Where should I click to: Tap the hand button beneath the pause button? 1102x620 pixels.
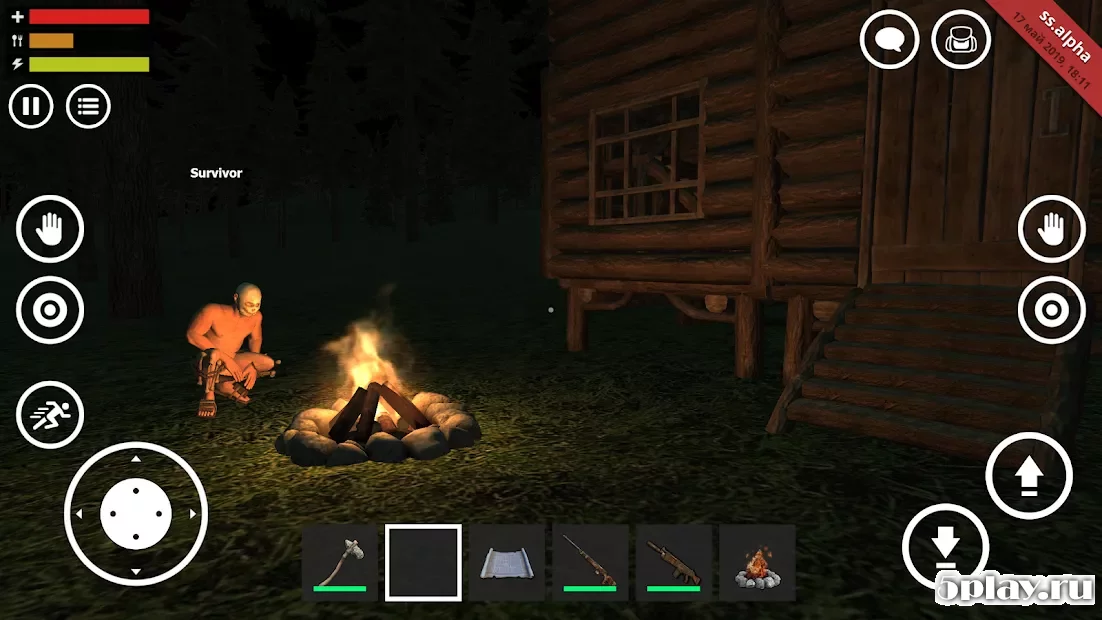(50, 229)
